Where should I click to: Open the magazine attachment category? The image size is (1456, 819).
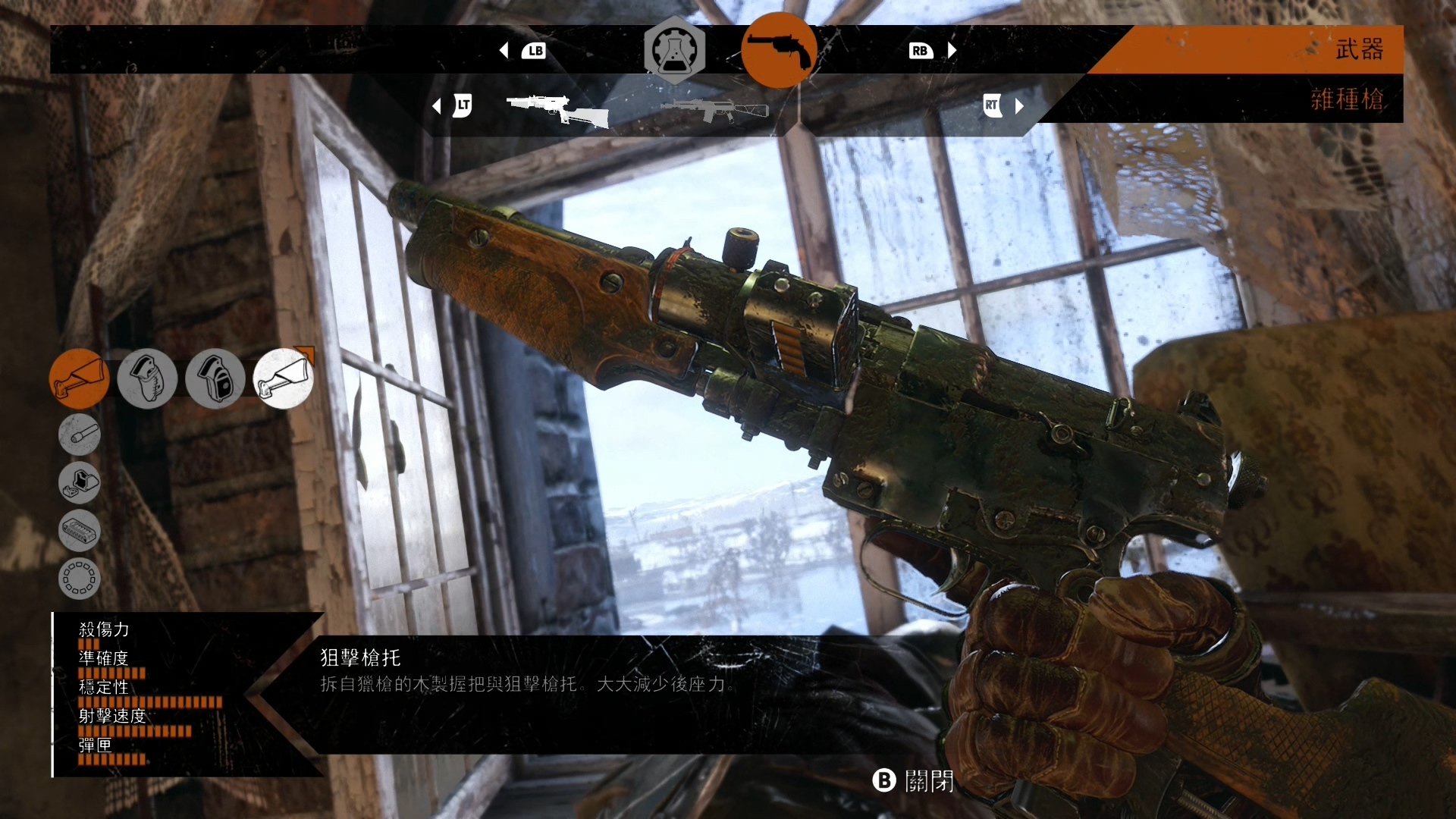(x=80, y=530)
